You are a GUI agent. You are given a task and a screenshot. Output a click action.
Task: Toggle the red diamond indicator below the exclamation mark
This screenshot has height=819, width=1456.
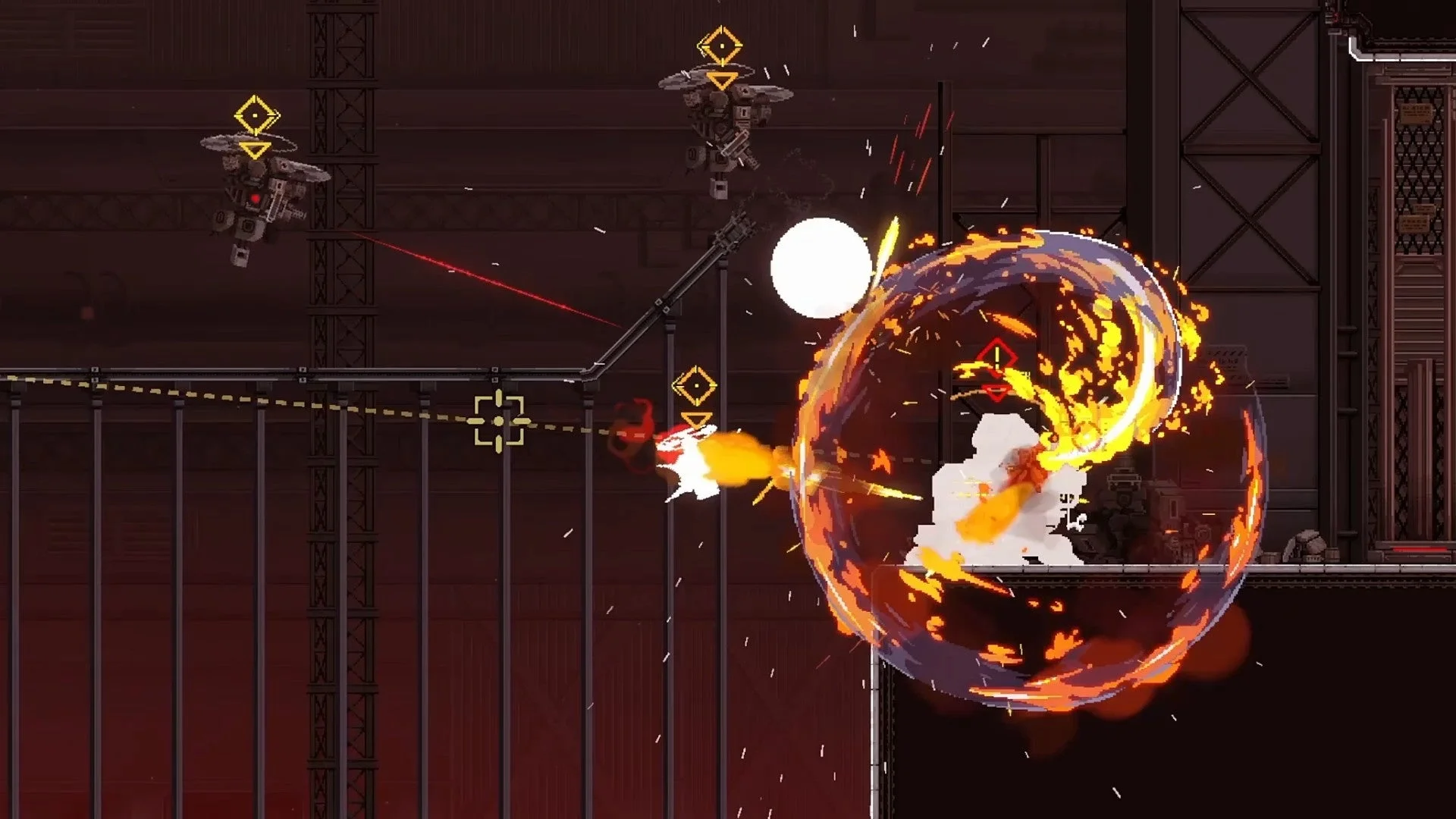click(997, 392)
